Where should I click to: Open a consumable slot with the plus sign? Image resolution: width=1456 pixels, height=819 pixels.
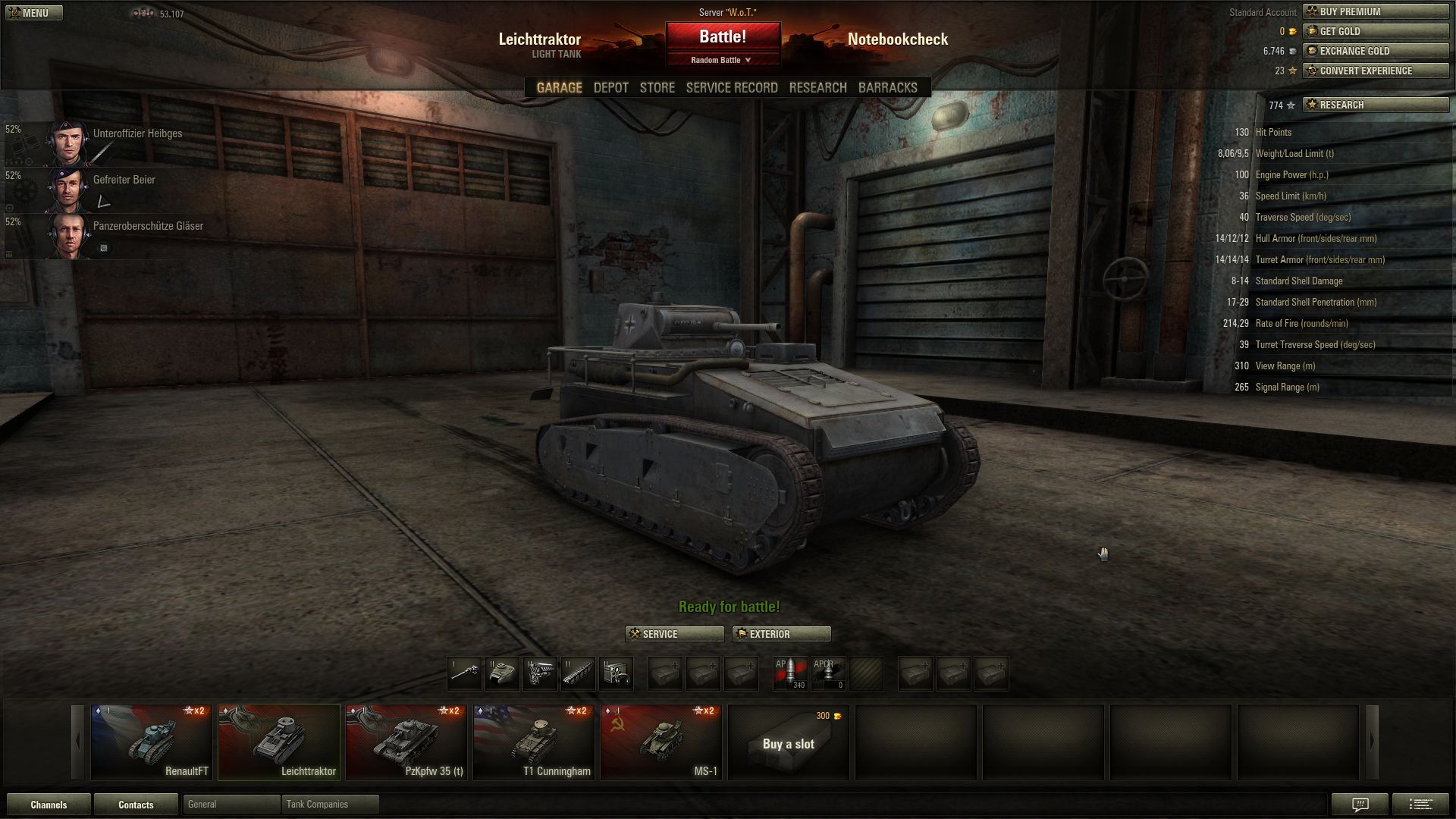[915, 673]
